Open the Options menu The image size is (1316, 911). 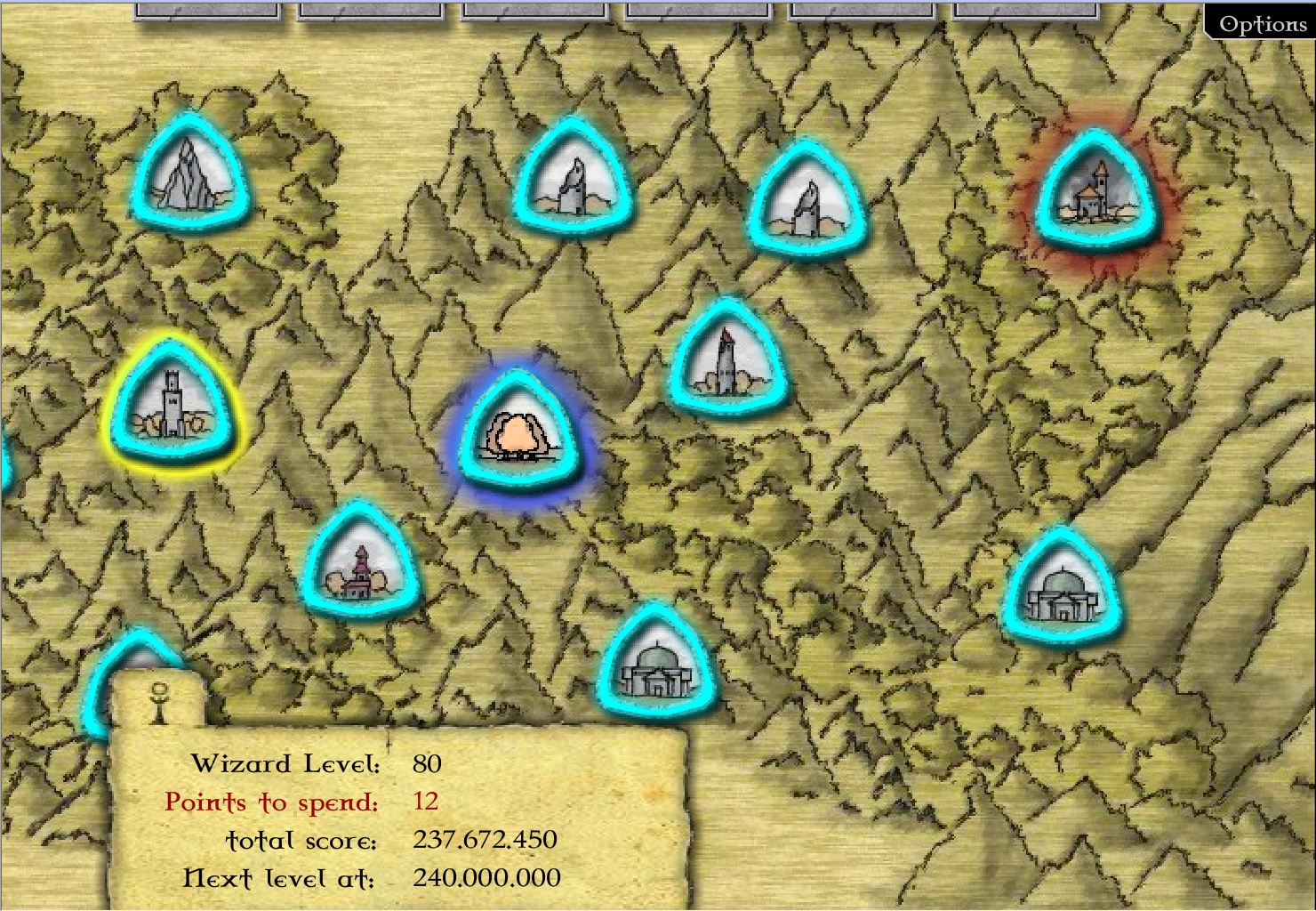pos(1262,24)
